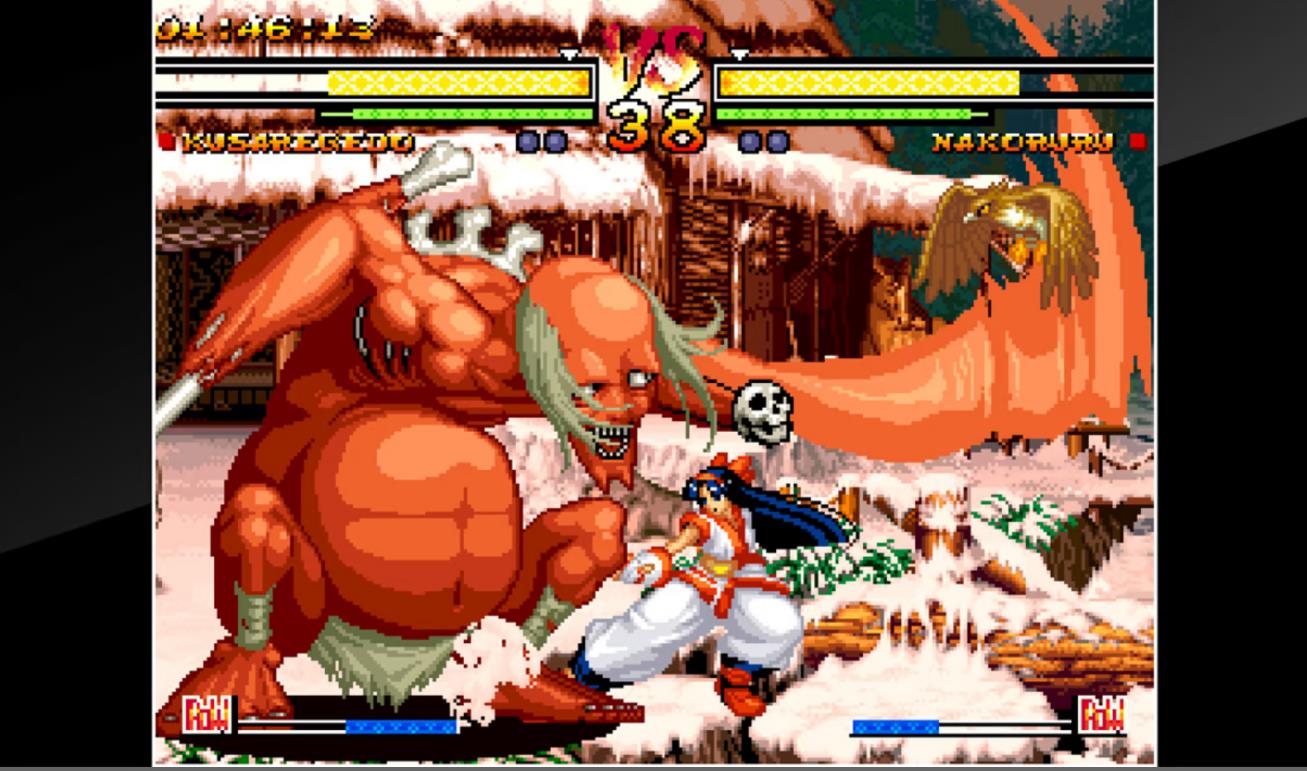Click the red square beside Kusaregedo's name
The height and width of the screenshot is (771, 1307).
(x=166, y=141)
